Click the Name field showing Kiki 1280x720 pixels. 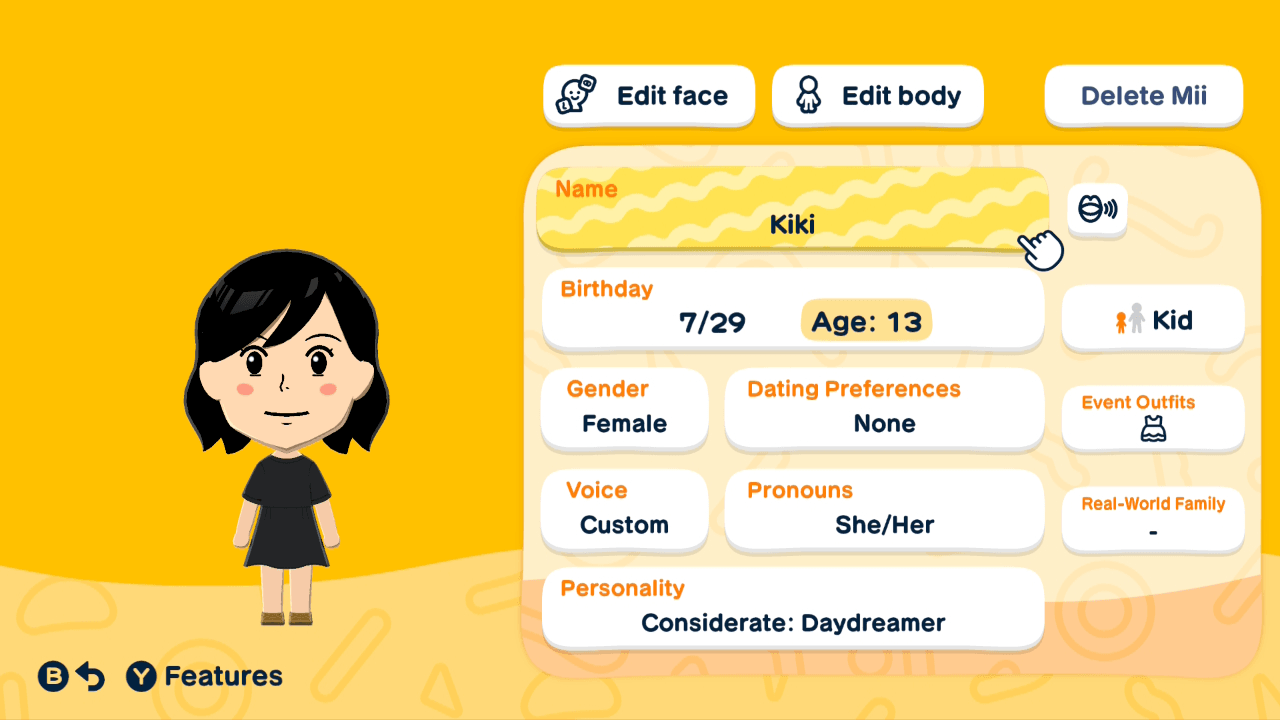792,210
